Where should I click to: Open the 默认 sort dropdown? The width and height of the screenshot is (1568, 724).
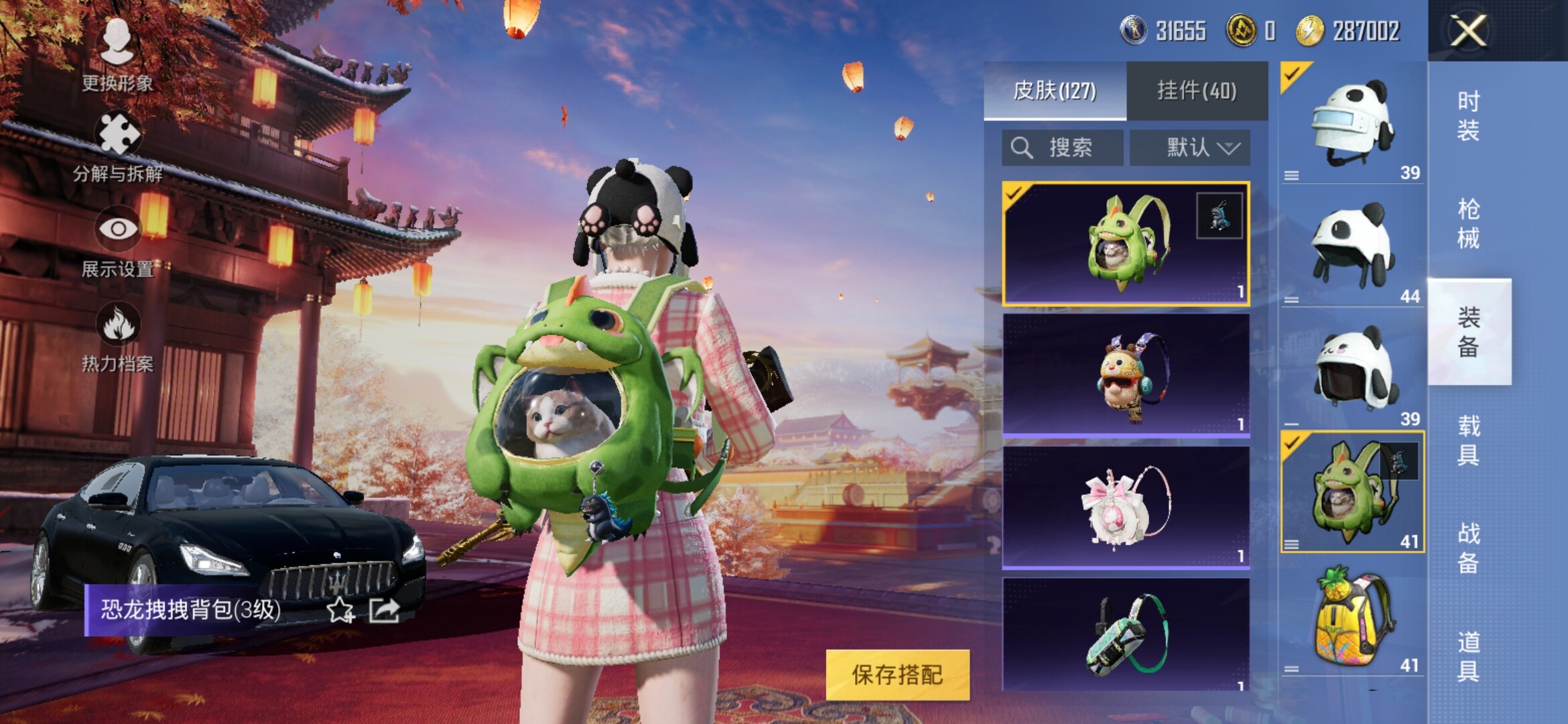tap(1190, 147)
